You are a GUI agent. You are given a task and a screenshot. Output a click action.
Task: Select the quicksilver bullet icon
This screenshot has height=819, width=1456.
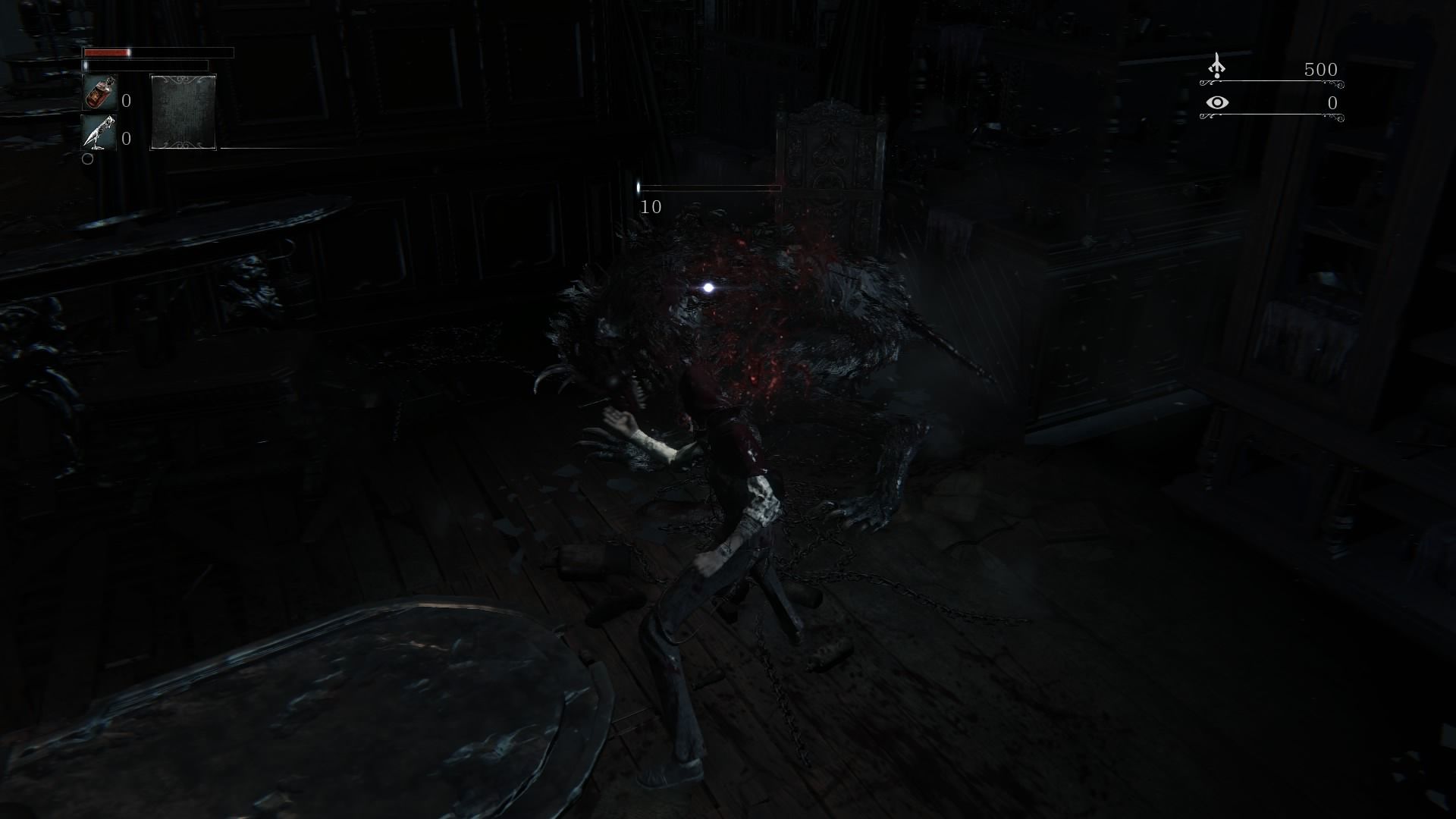pyautogui.click(x=99, y=133)
